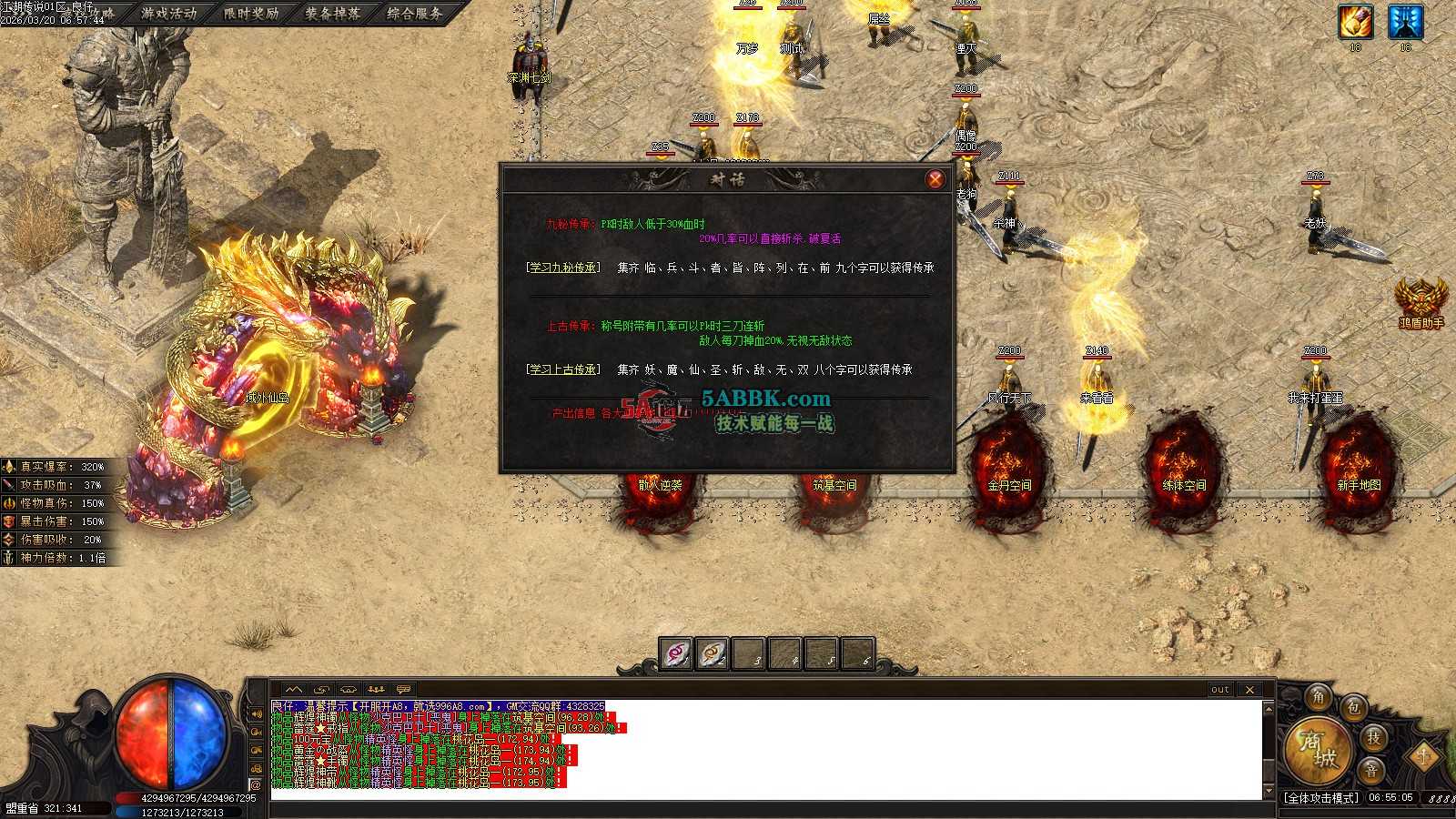Open the 角 character panel button

tap(1318, 698)
